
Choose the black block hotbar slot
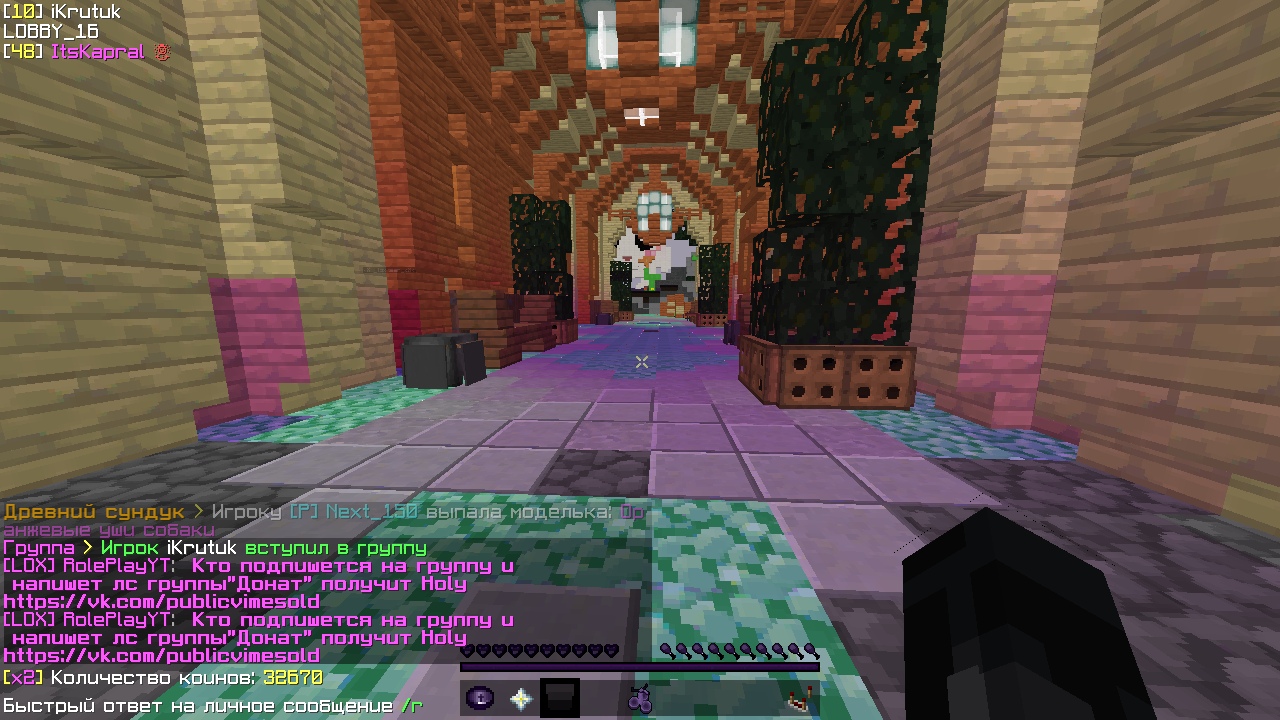pos(560,698)
